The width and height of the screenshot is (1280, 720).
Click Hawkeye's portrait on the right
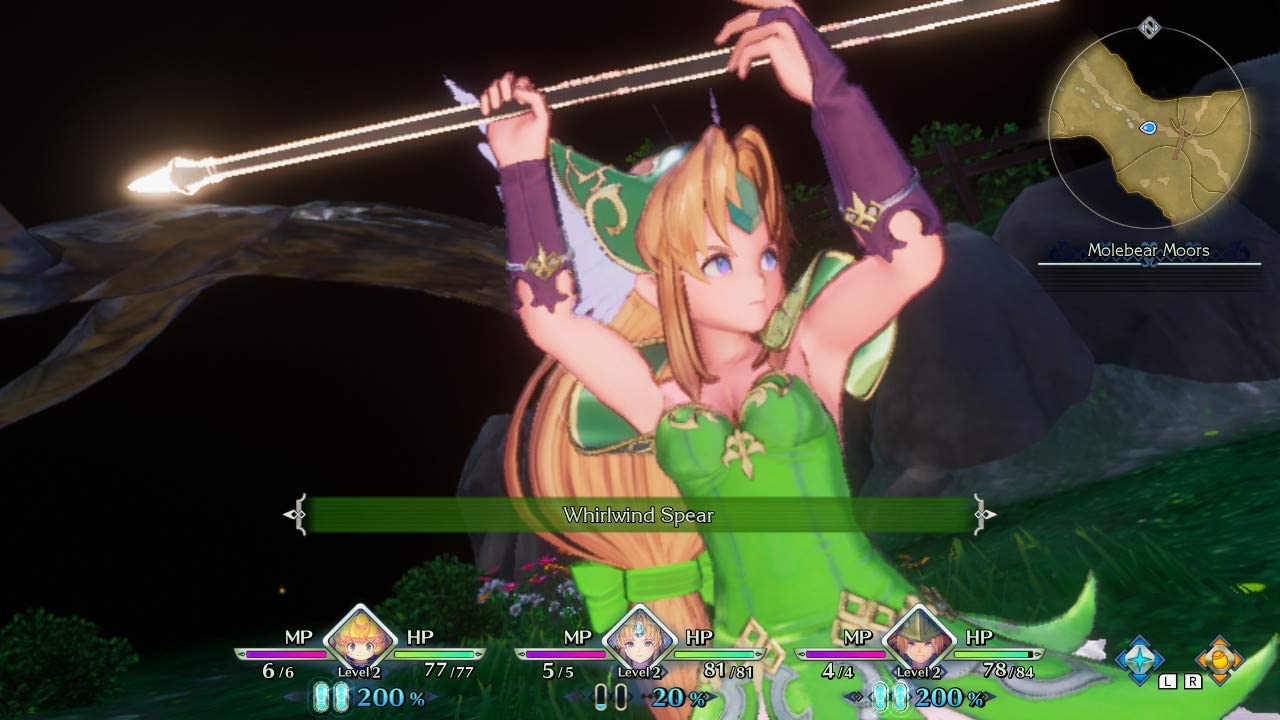(918, 640)
